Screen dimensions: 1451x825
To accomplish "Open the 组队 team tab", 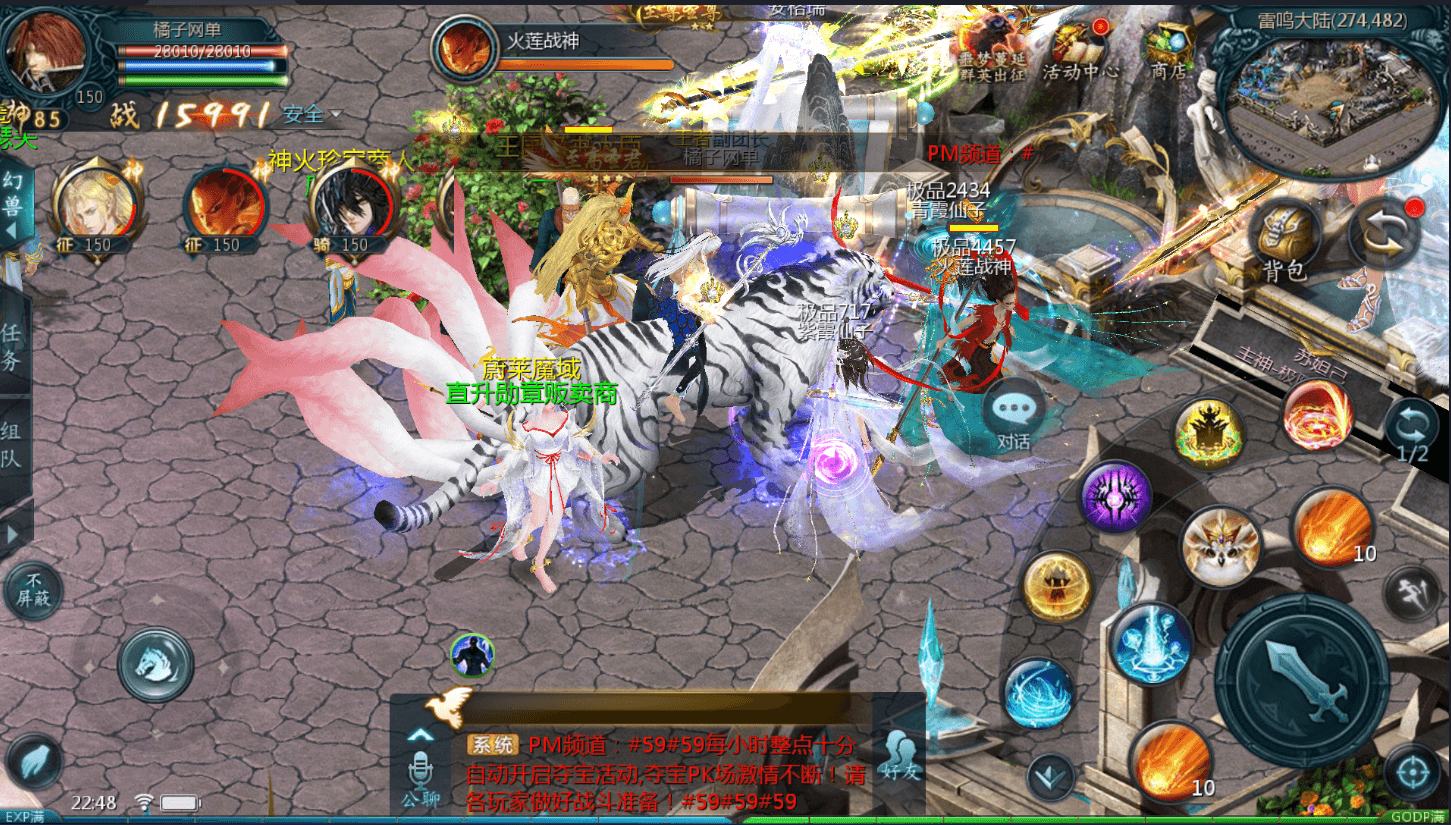I will click(12, 446).
